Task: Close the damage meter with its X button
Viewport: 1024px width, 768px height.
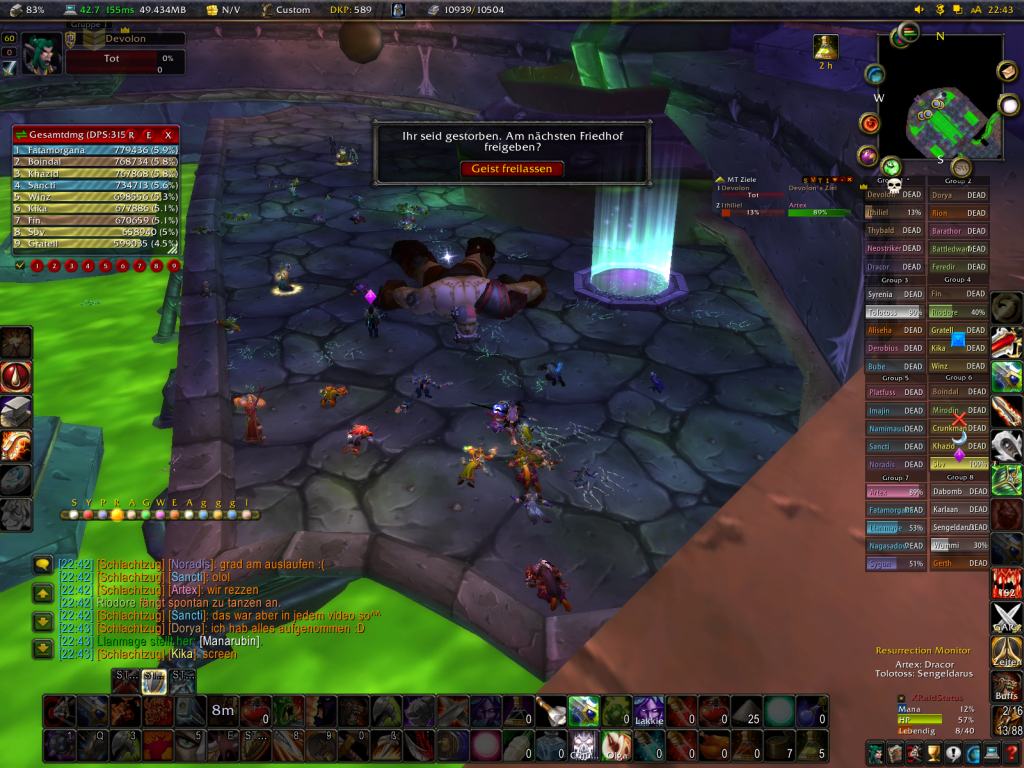Action: tap(168, 134)
